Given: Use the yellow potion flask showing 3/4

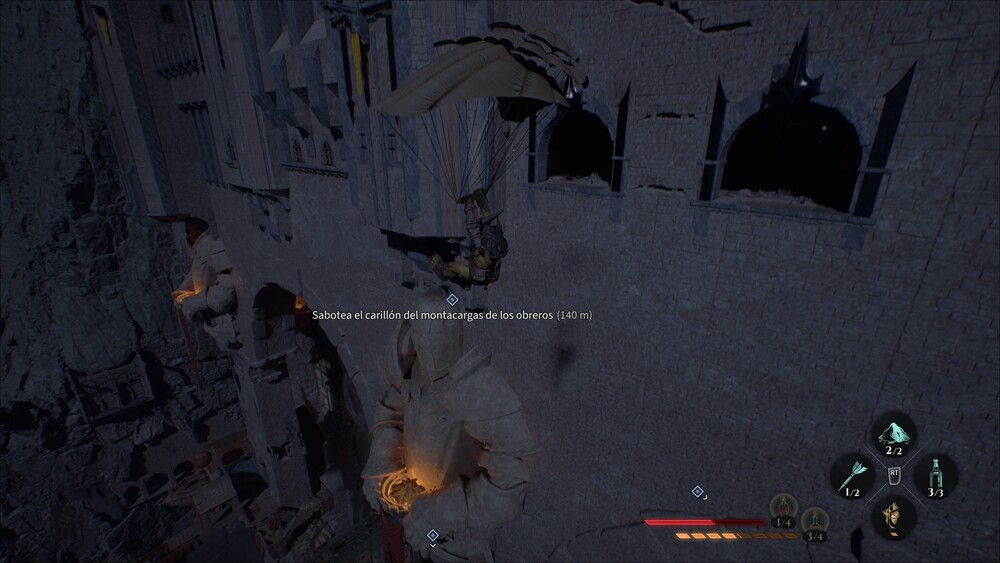Looking at the screenshot, I should point(816,520).
